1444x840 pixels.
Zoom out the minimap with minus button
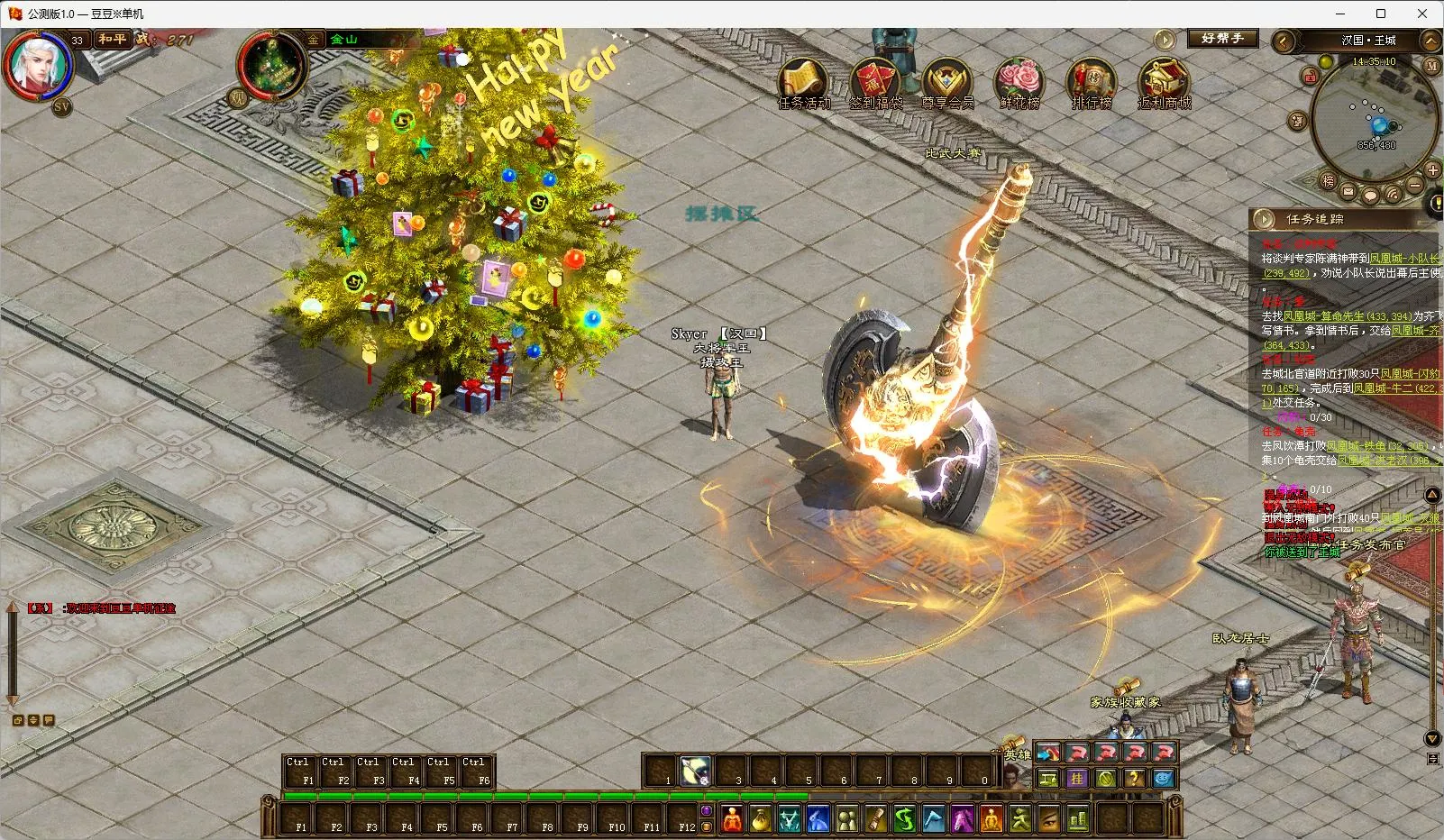coord(1414,185)
